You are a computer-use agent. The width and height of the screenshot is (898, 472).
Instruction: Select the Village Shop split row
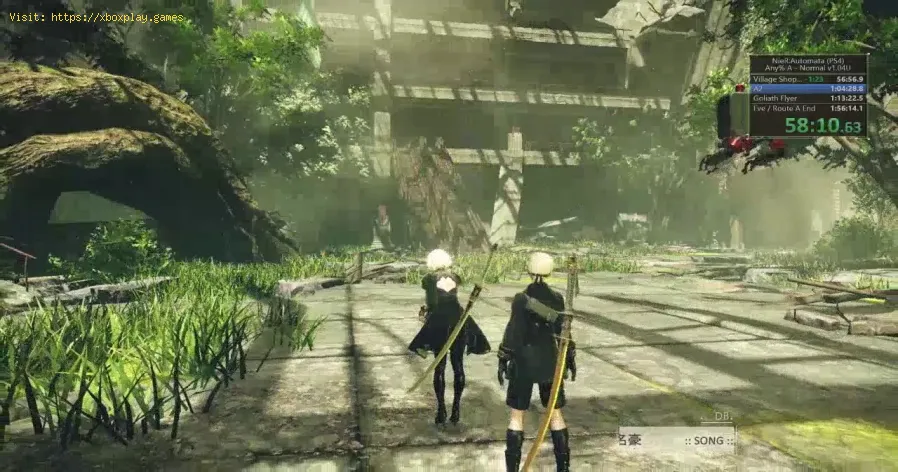pyautogui.click(x=808, y=78)
